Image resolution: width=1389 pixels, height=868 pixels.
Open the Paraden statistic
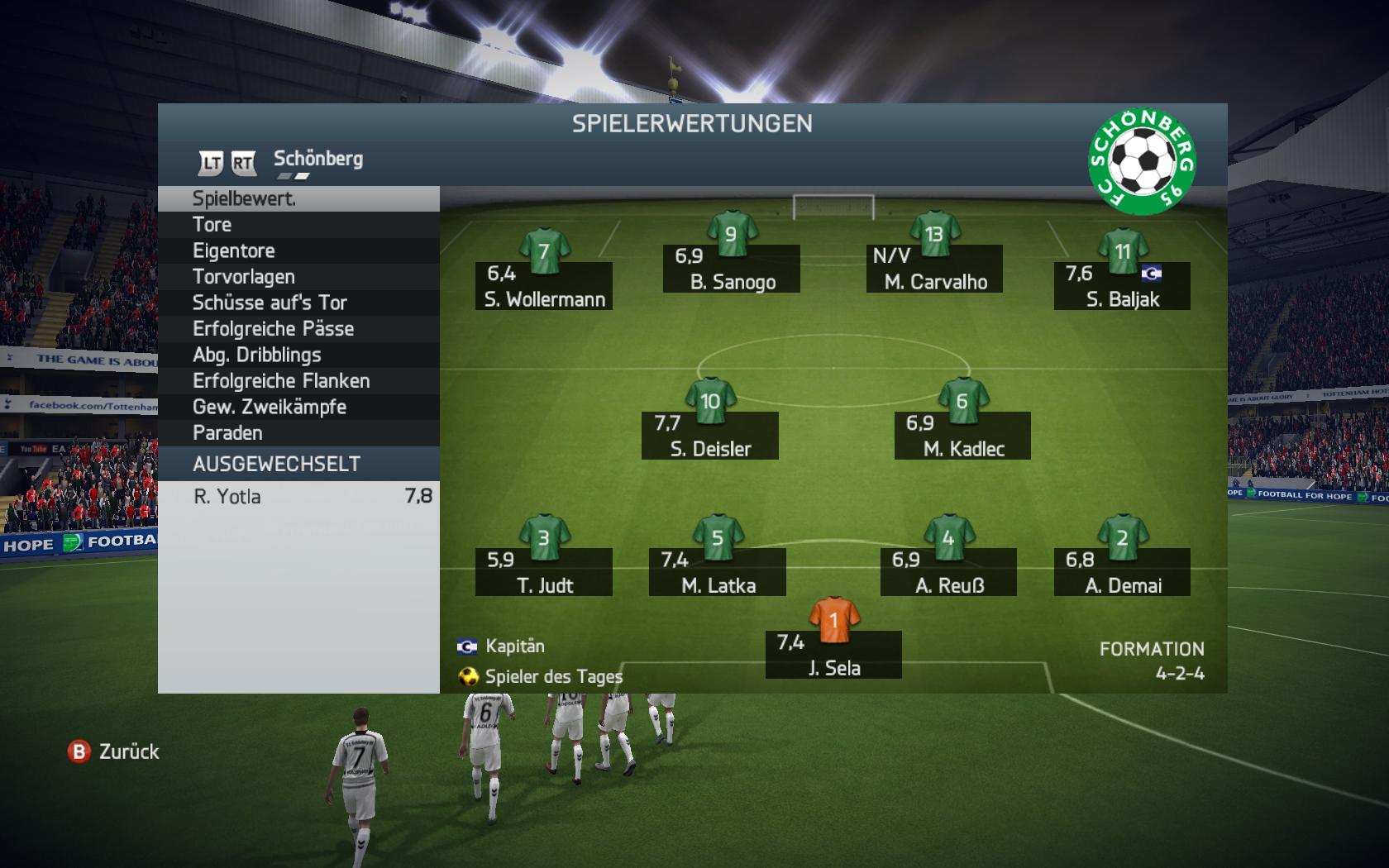click(x=298, y=433)
